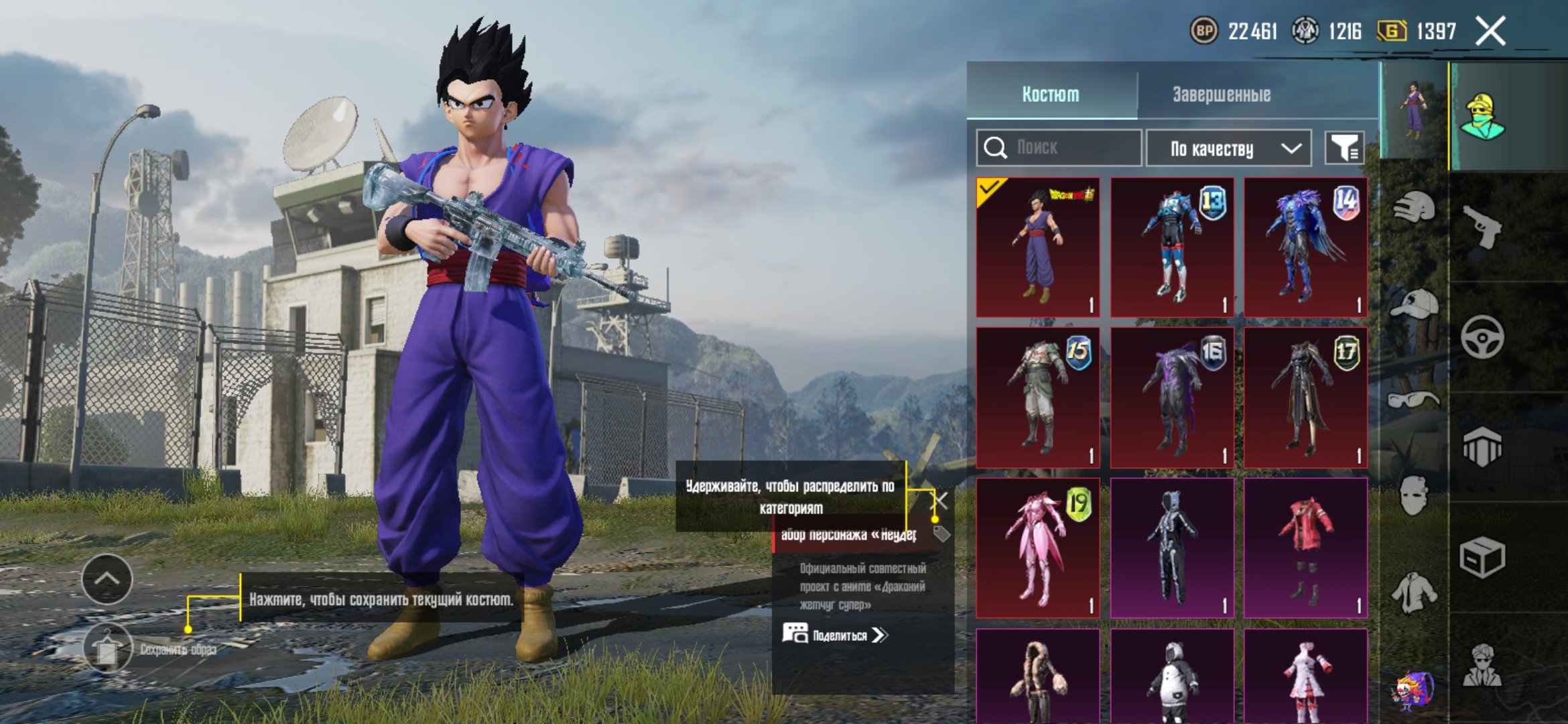
Task: Select the costume with badge 15
Action: click(x=1037, y=398)
